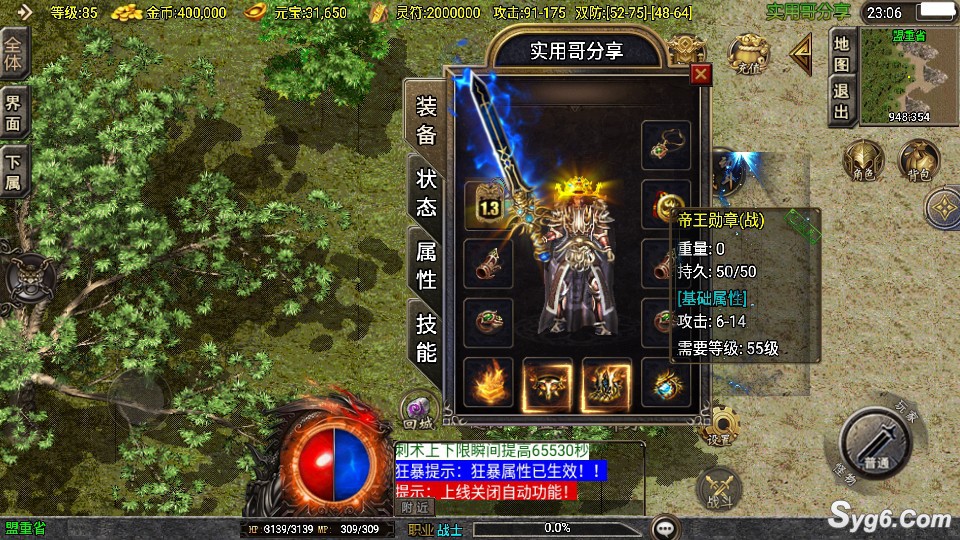This screenshot has width=960, height=540.
Task: Show the 装备 (Equipment) tab
Action: pos(426,121)
